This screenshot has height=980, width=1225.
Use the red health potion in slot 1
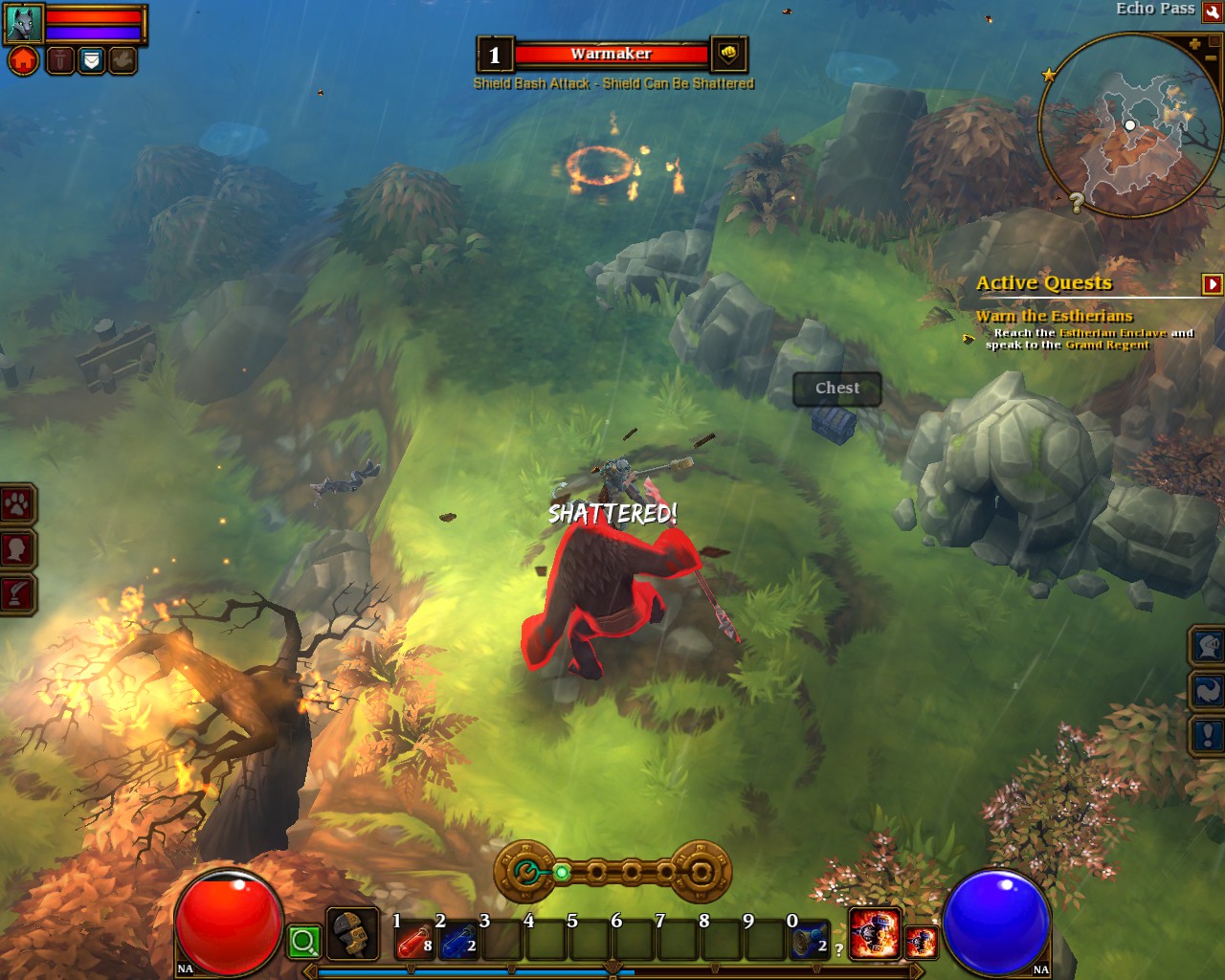413,942
